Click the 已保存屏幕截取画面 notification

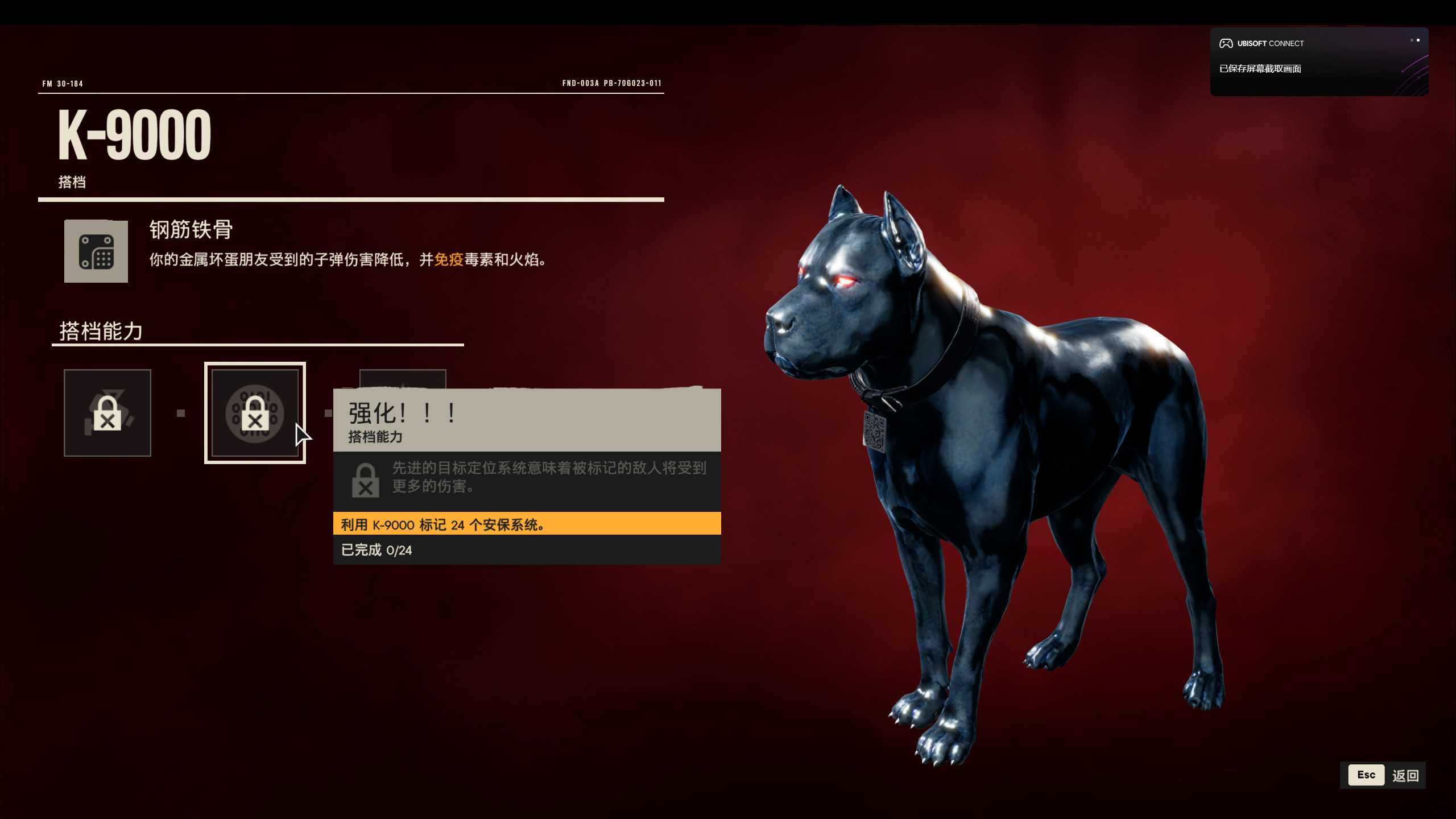click(1261, 68)
